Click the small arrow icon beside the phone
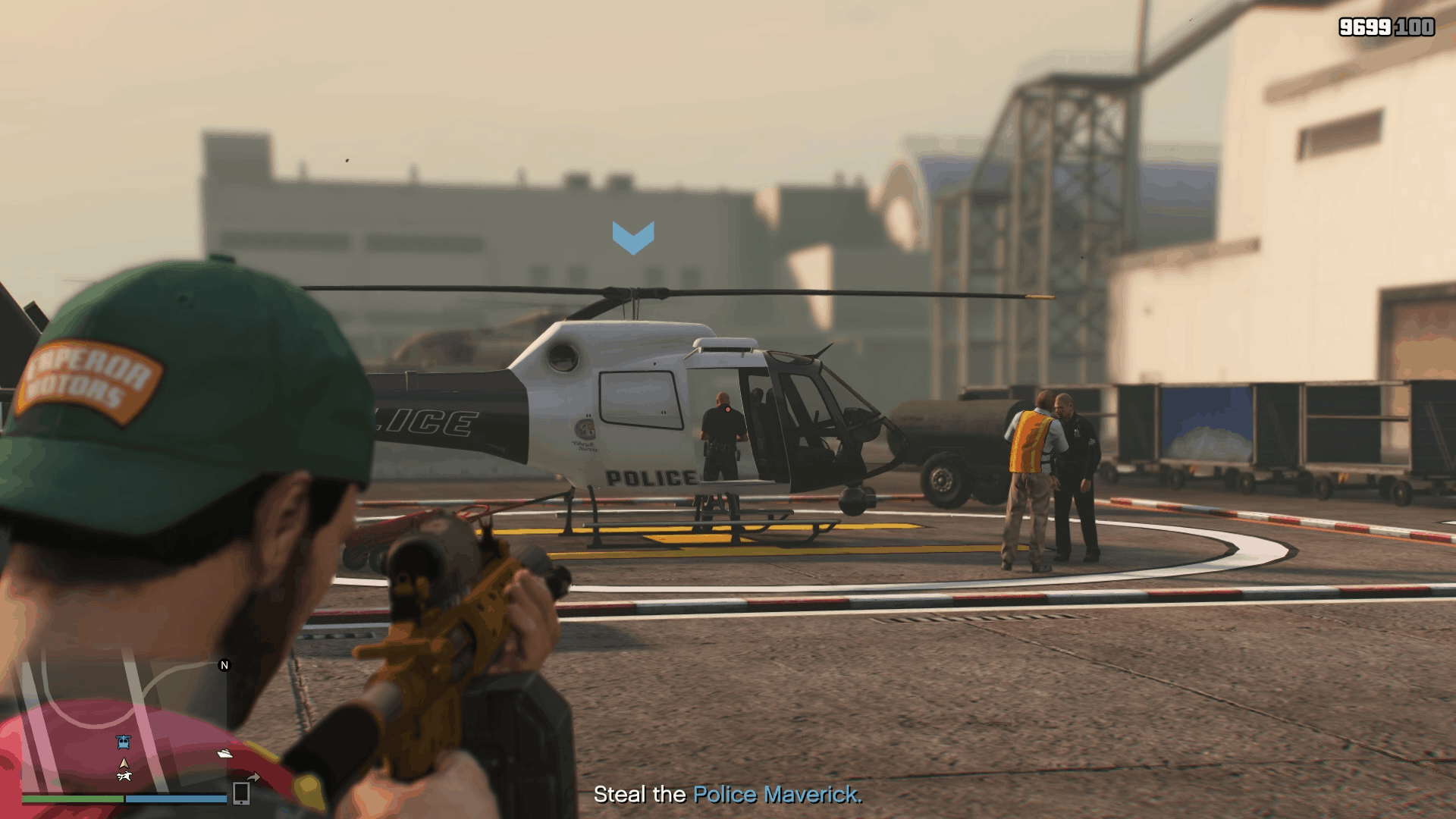 (x=255, y=776)
